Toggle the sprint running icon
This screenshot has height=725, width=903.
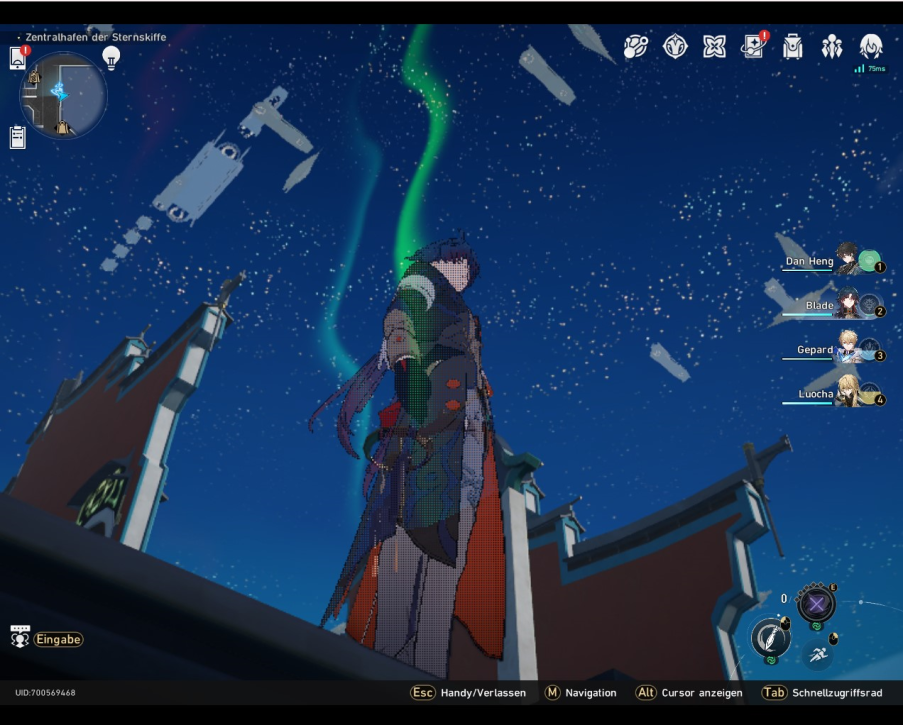[817, 655]
